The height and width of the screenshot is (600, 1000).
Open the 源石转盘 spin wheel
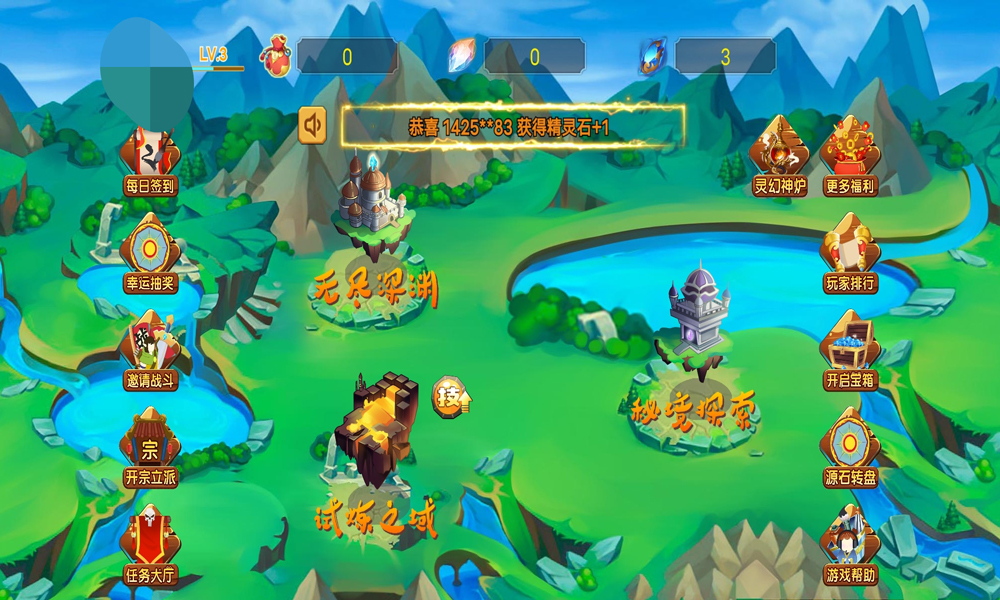[x=850, y=449]
